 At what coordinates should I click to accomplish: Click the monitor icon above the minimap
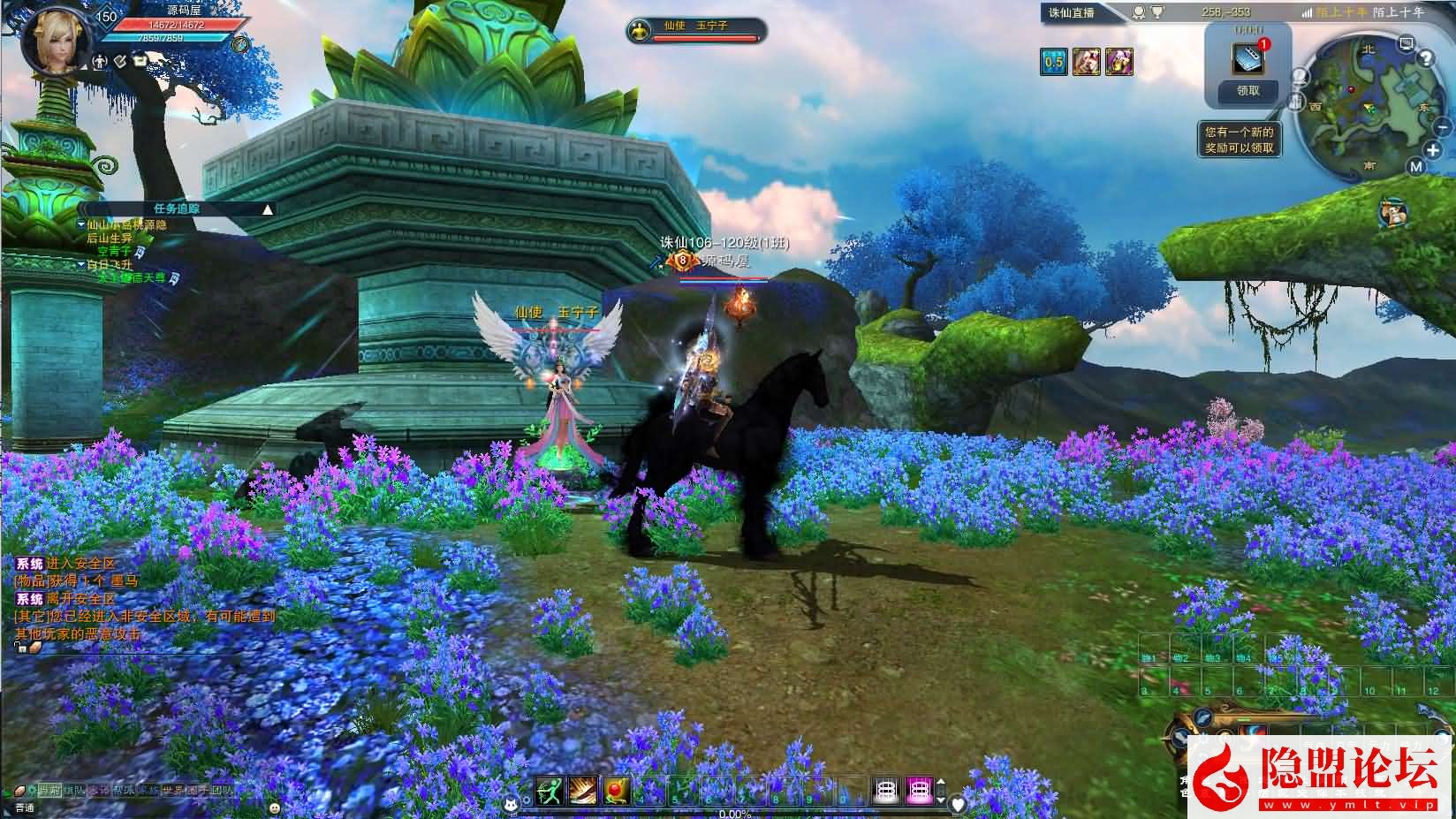1407,42
